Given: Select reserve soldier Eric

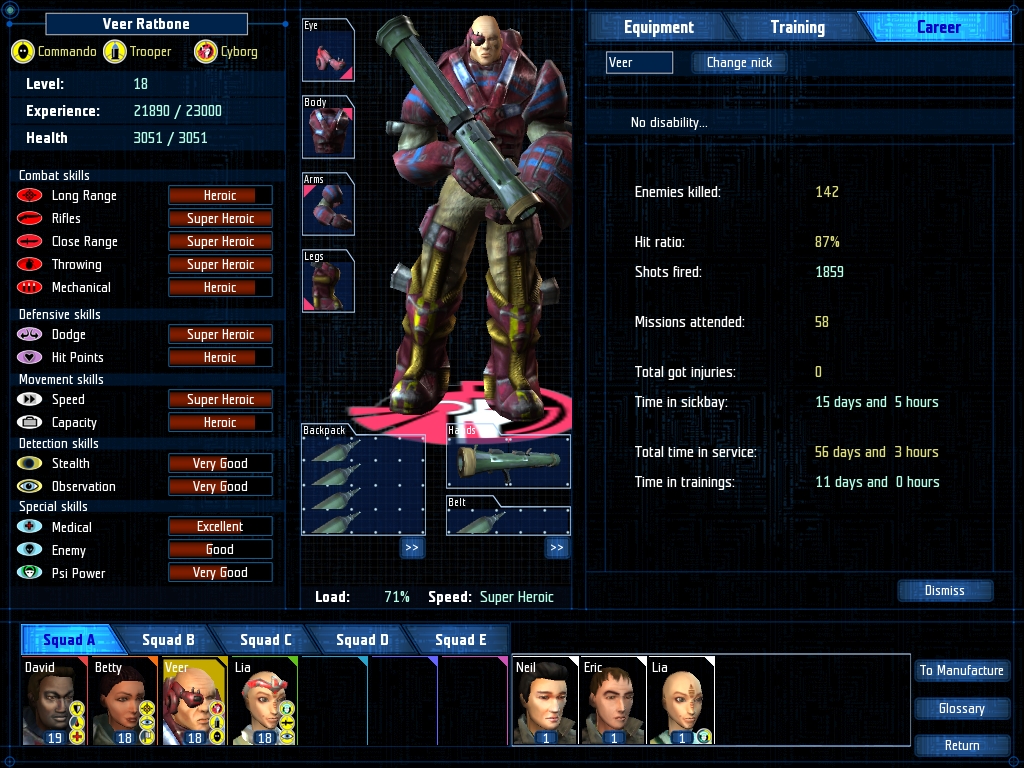Looking at the screenshot, I should (612, 701).
